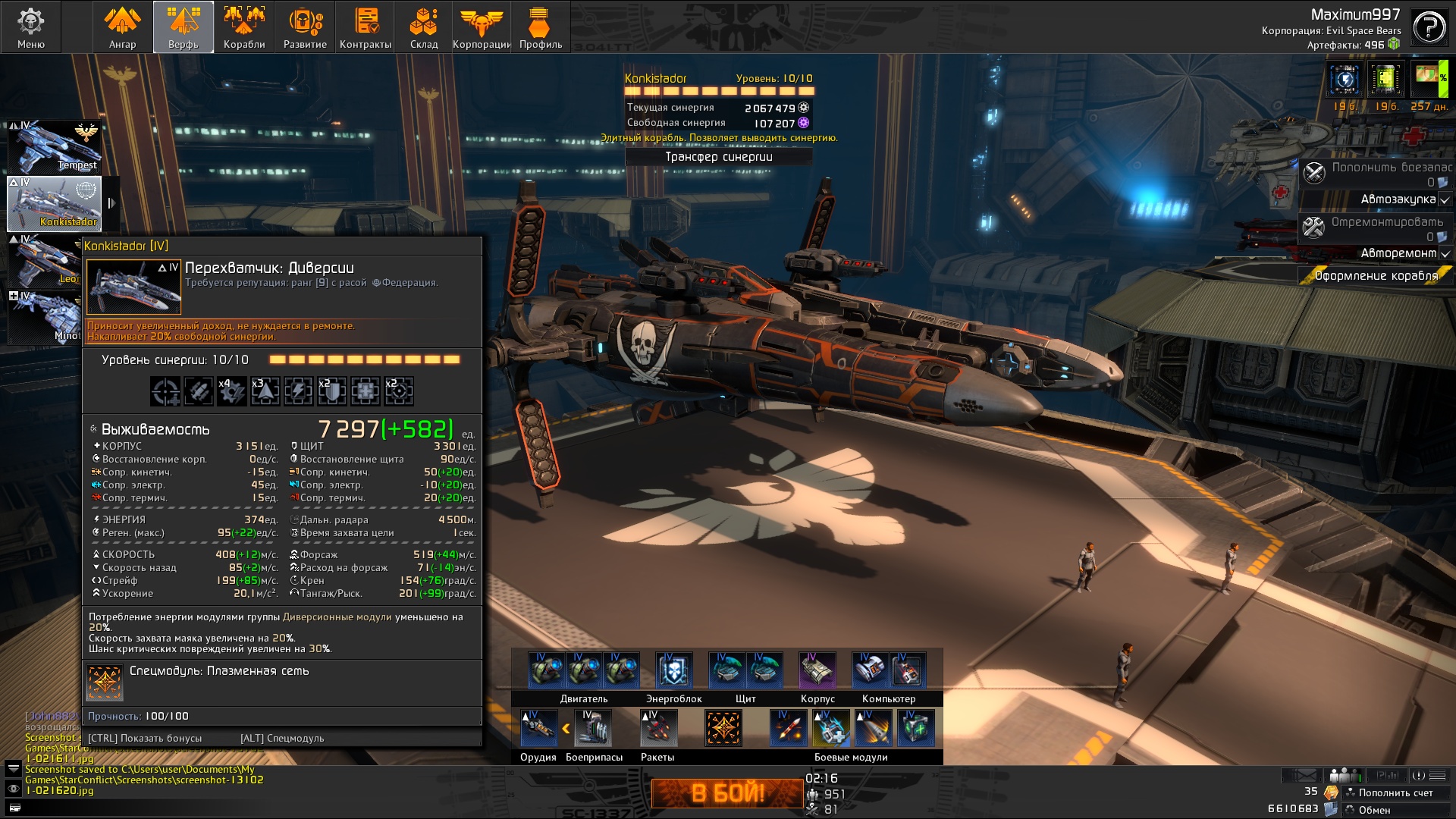Open the Корпорации tab
This screenshot has width=1456, height=819.
click(482, 27)
